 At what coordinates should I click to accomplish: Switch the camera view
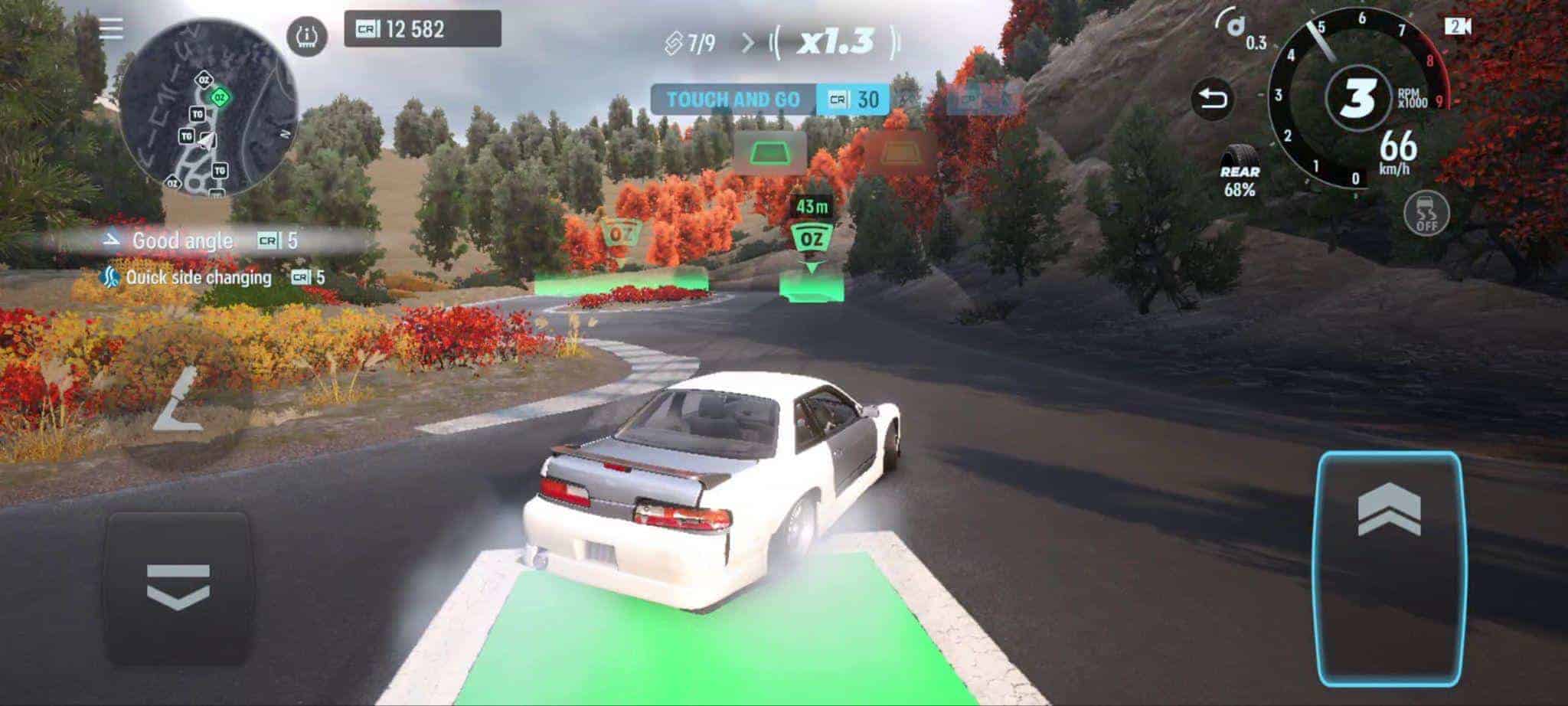pos(1458,27)
